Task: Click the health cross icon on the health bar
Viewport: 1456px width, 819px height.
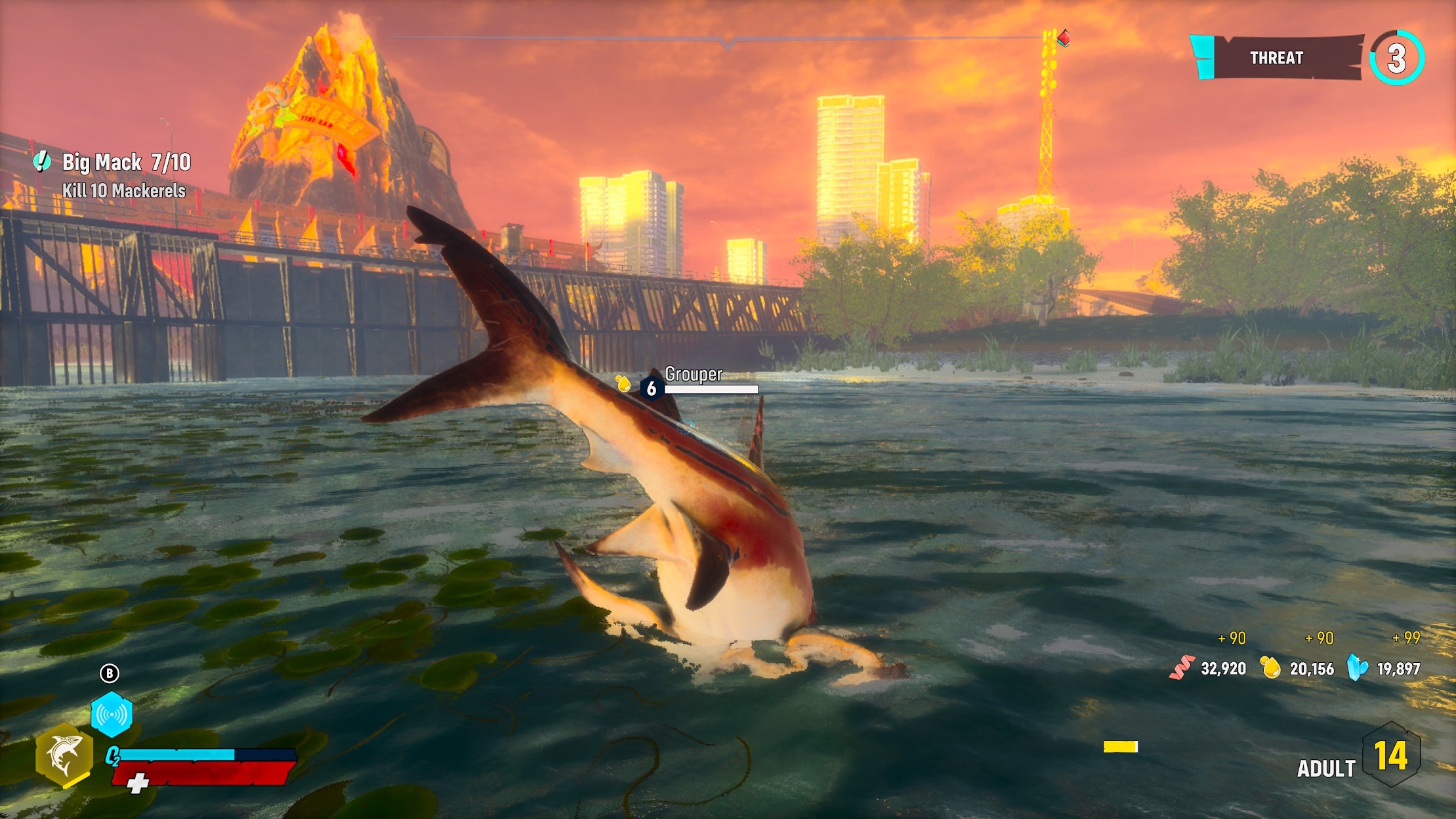Action: tap(139, 783)
